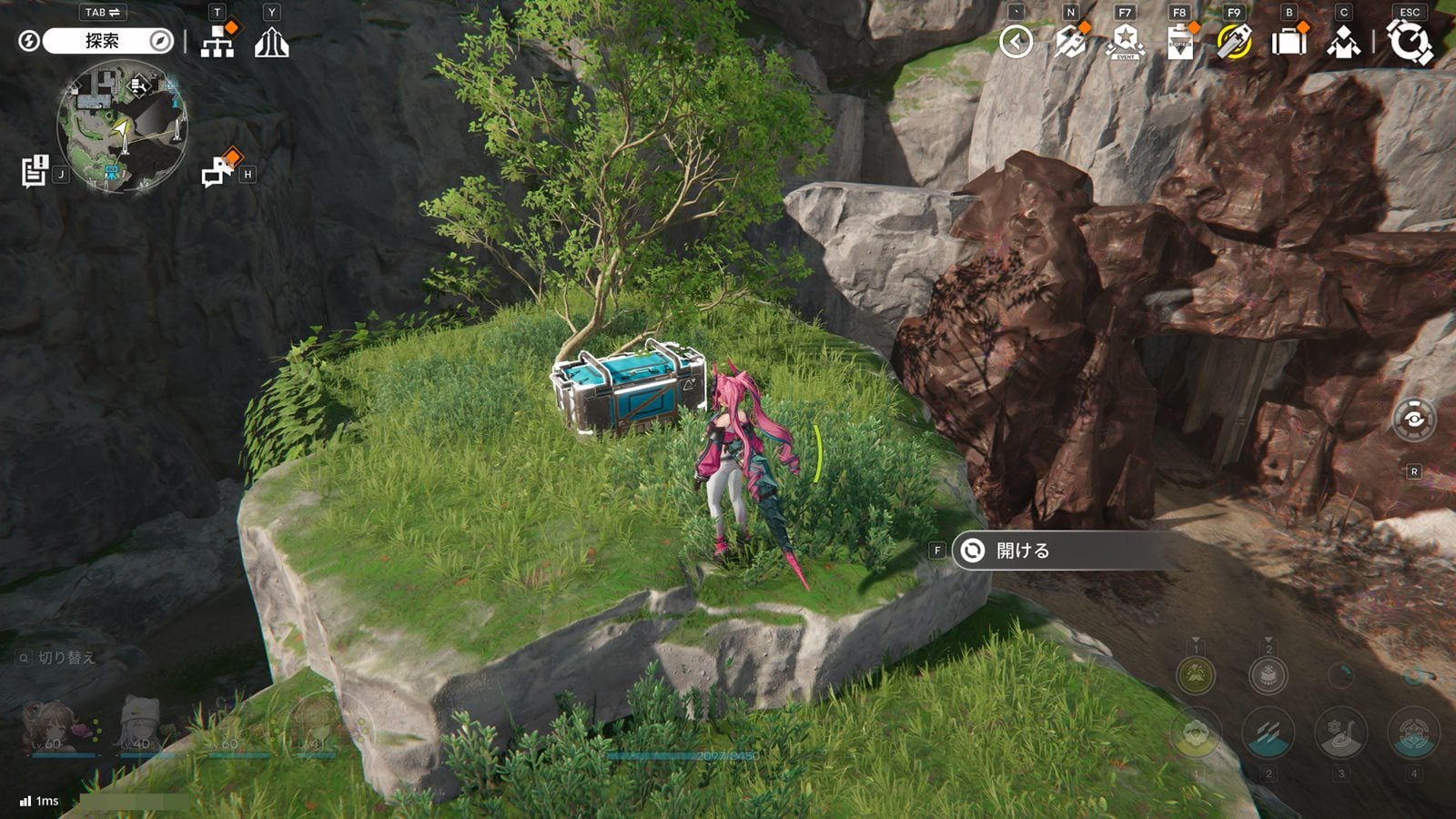Screen dimensions: 1456x819
Task: Click the eye camera view button
Action: [x=1414, y=420]
